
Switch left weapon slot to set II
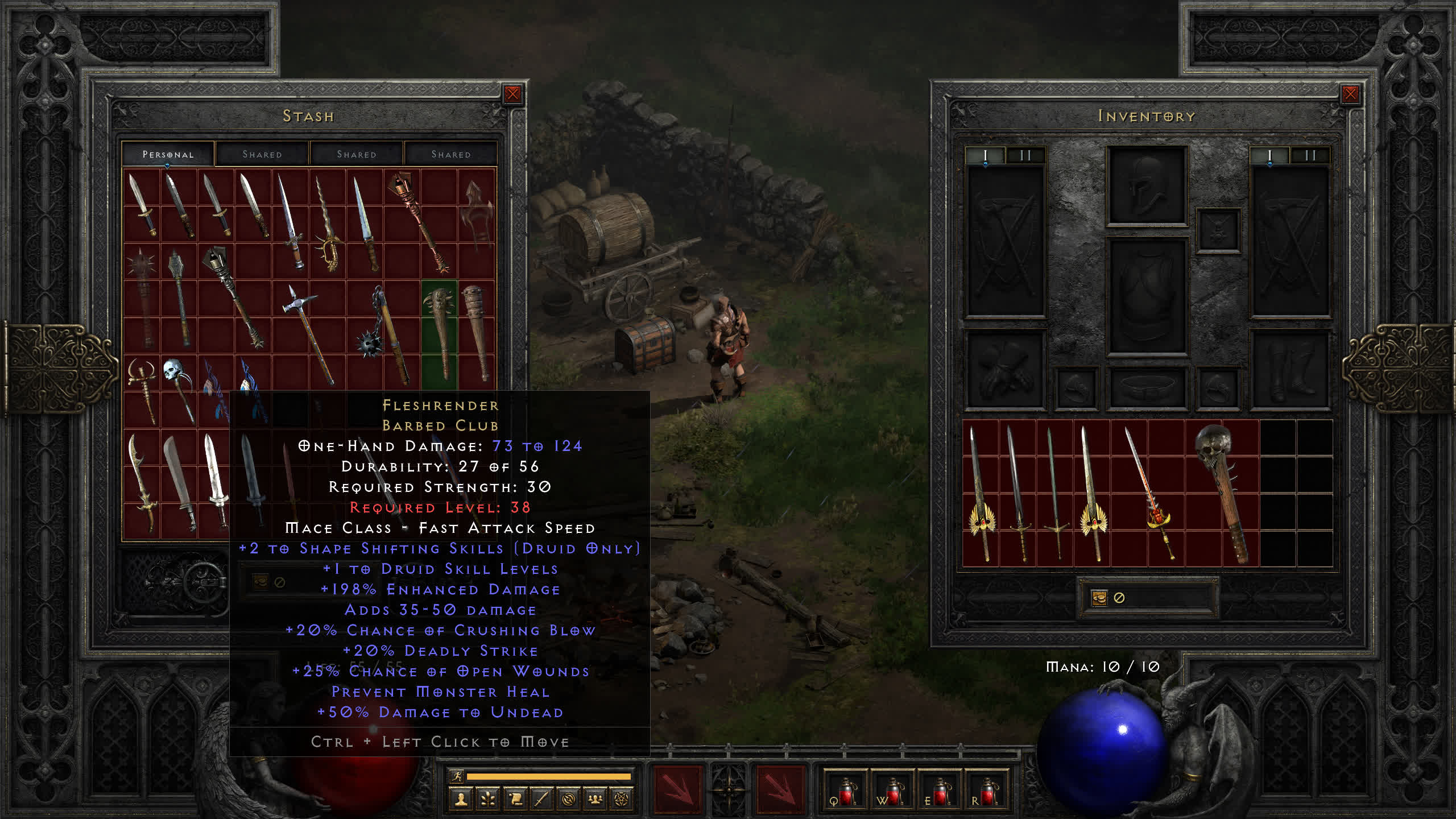tap(1025, 155)
